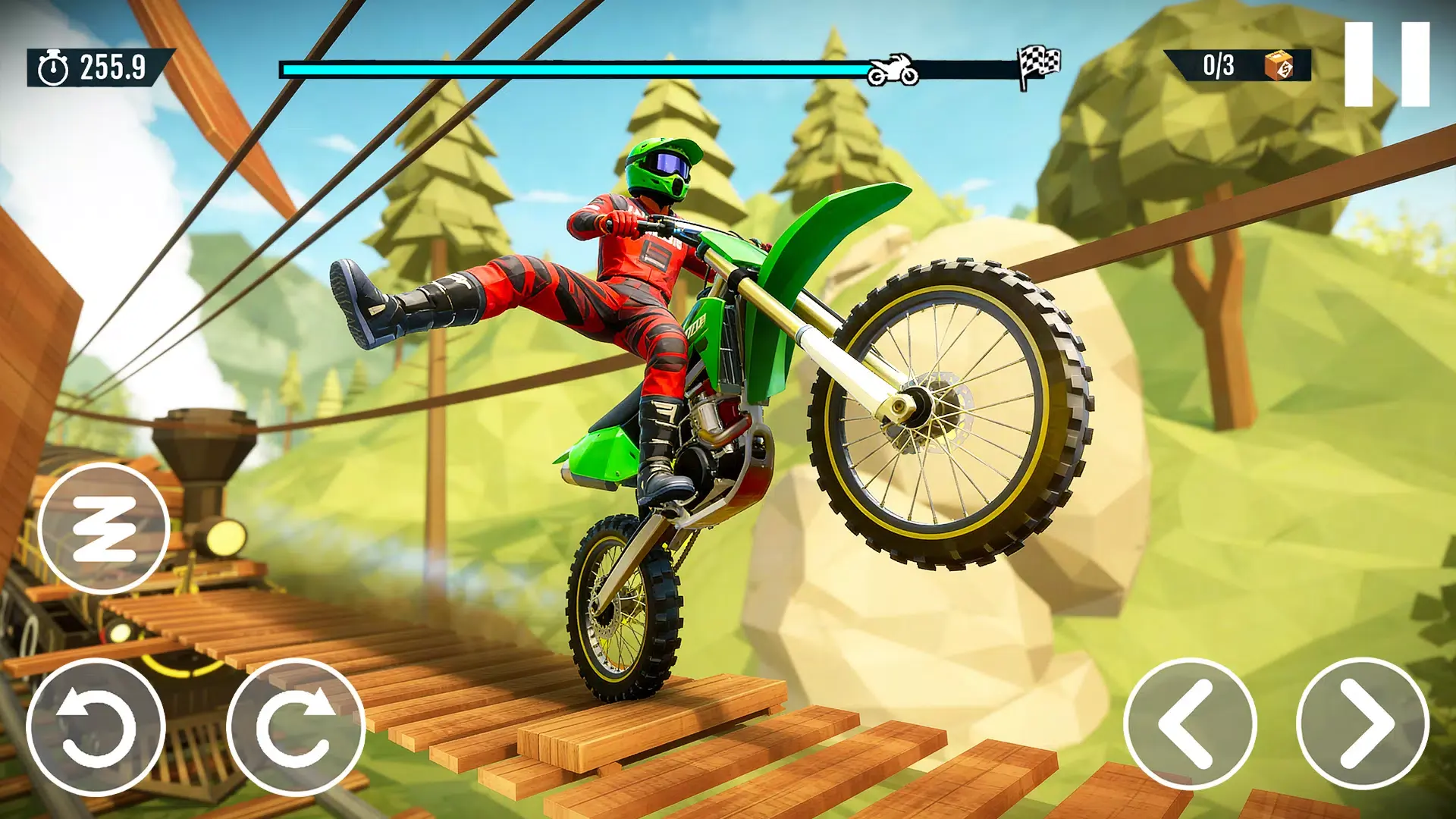1456x819 pixels.
Task: Pause the game with the pause button
Action: click(x=1387, y=64)
